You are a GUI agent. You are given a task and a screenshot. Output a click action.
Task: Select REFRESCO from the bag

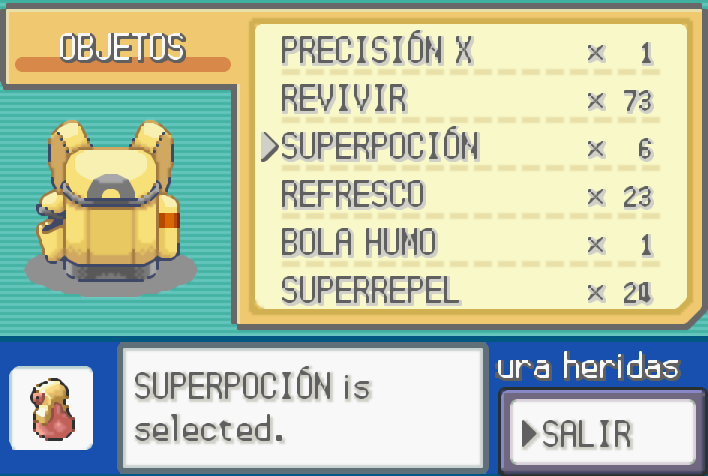point(352,195)
